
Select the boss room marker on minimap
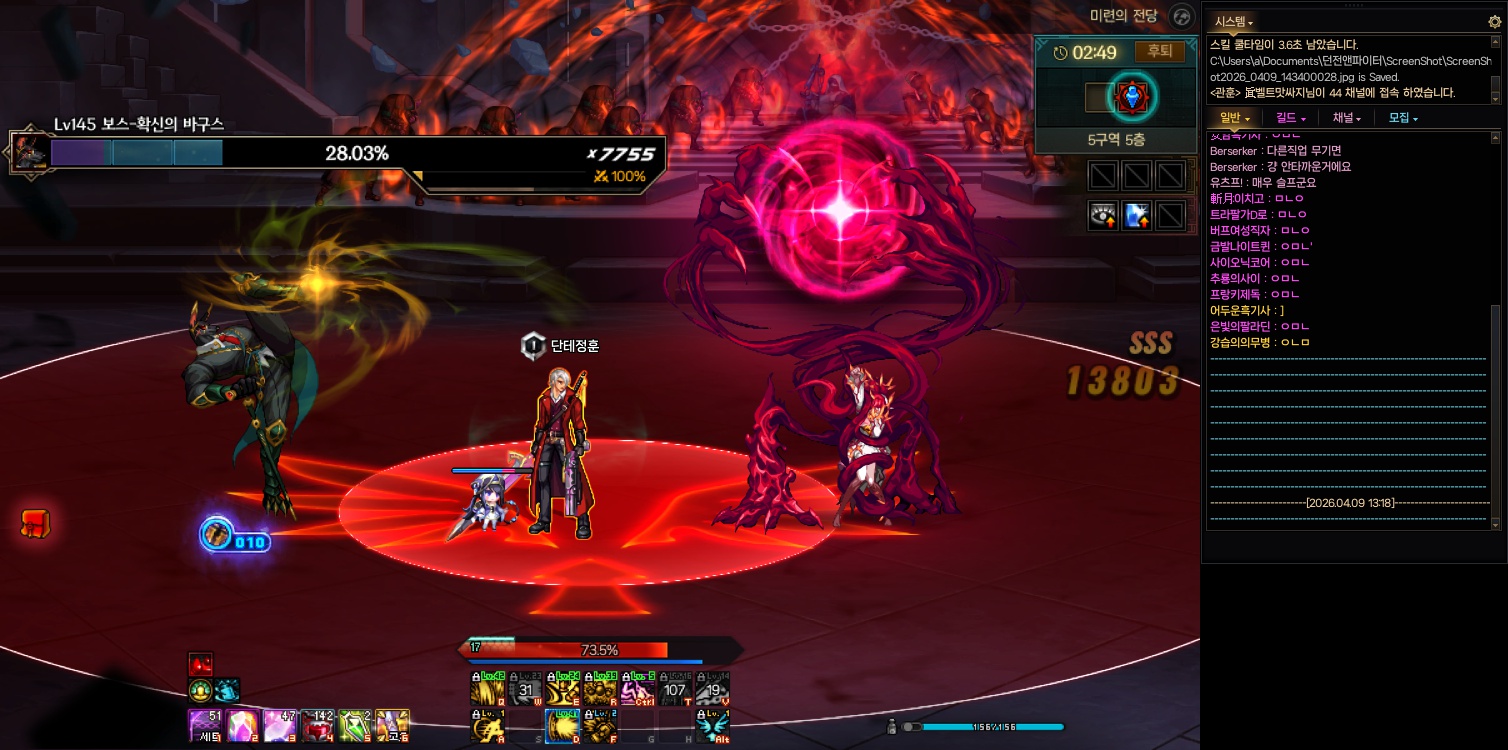click(x=1133, y=97)
